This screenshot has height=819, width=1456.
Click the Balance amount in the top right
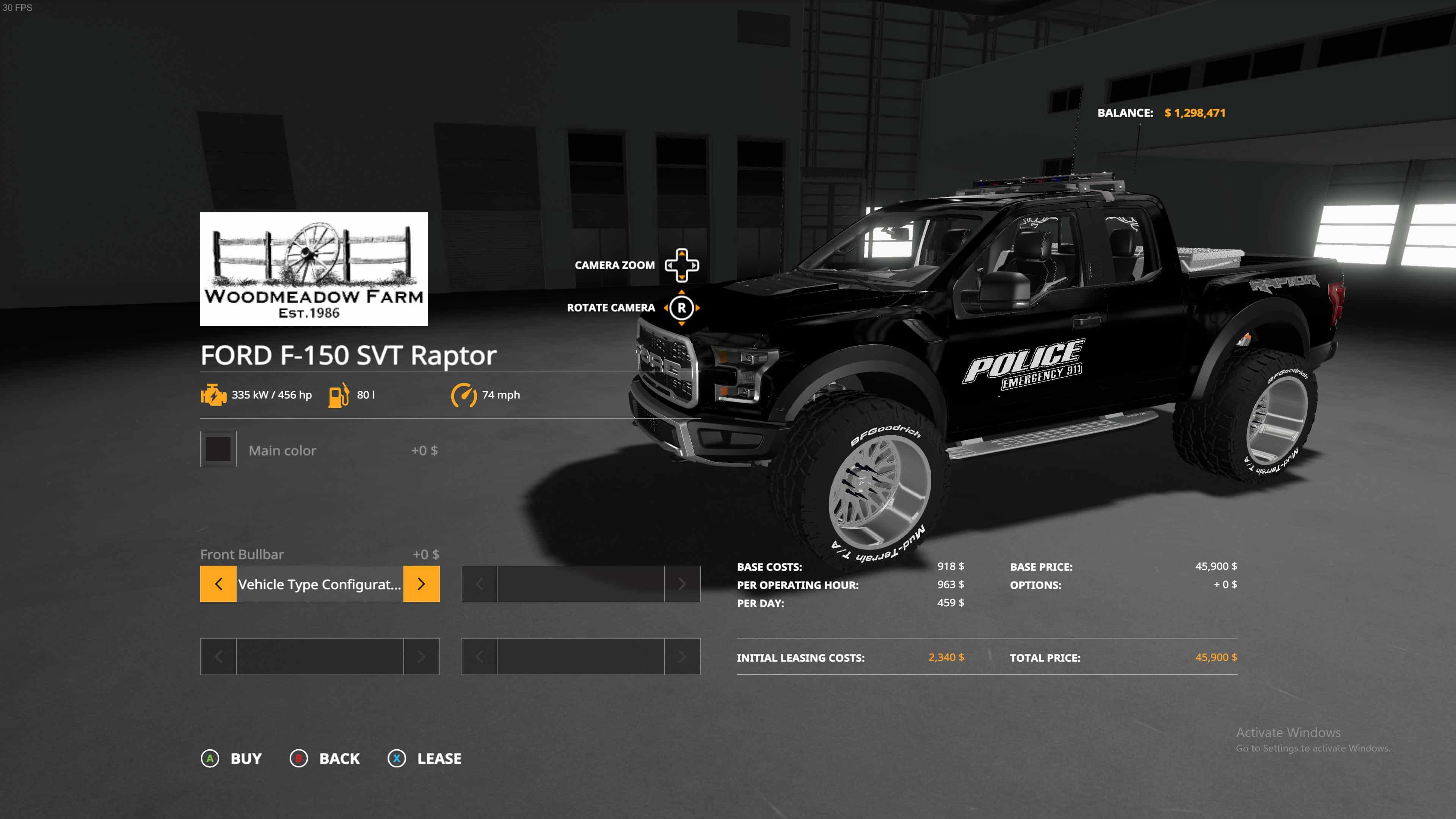pyautogui.click(x=1194, y=113)
